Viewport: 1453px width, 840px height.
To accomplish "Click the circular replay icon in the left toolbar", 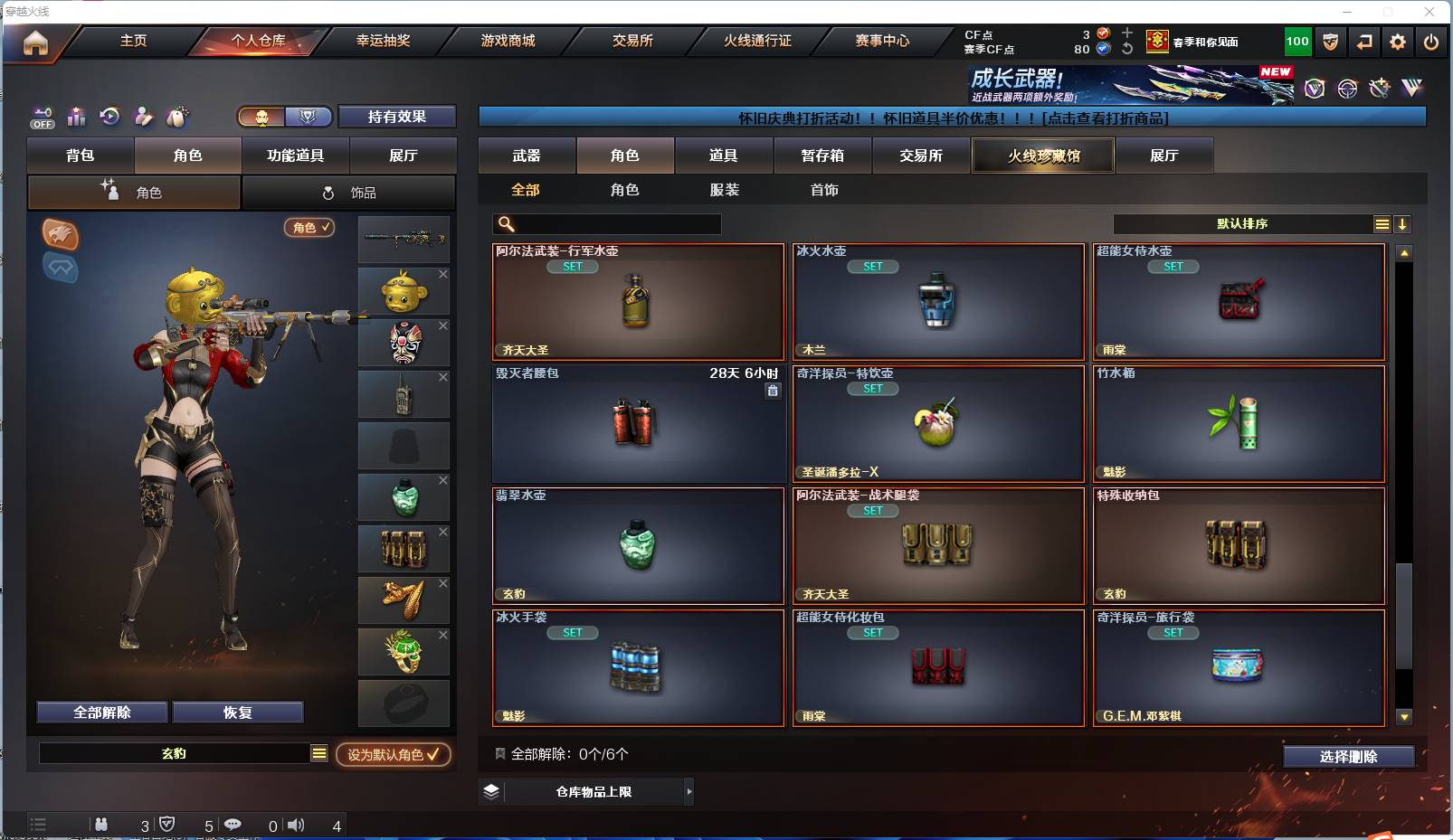I will pyautogui.click(x=110, y=118).
